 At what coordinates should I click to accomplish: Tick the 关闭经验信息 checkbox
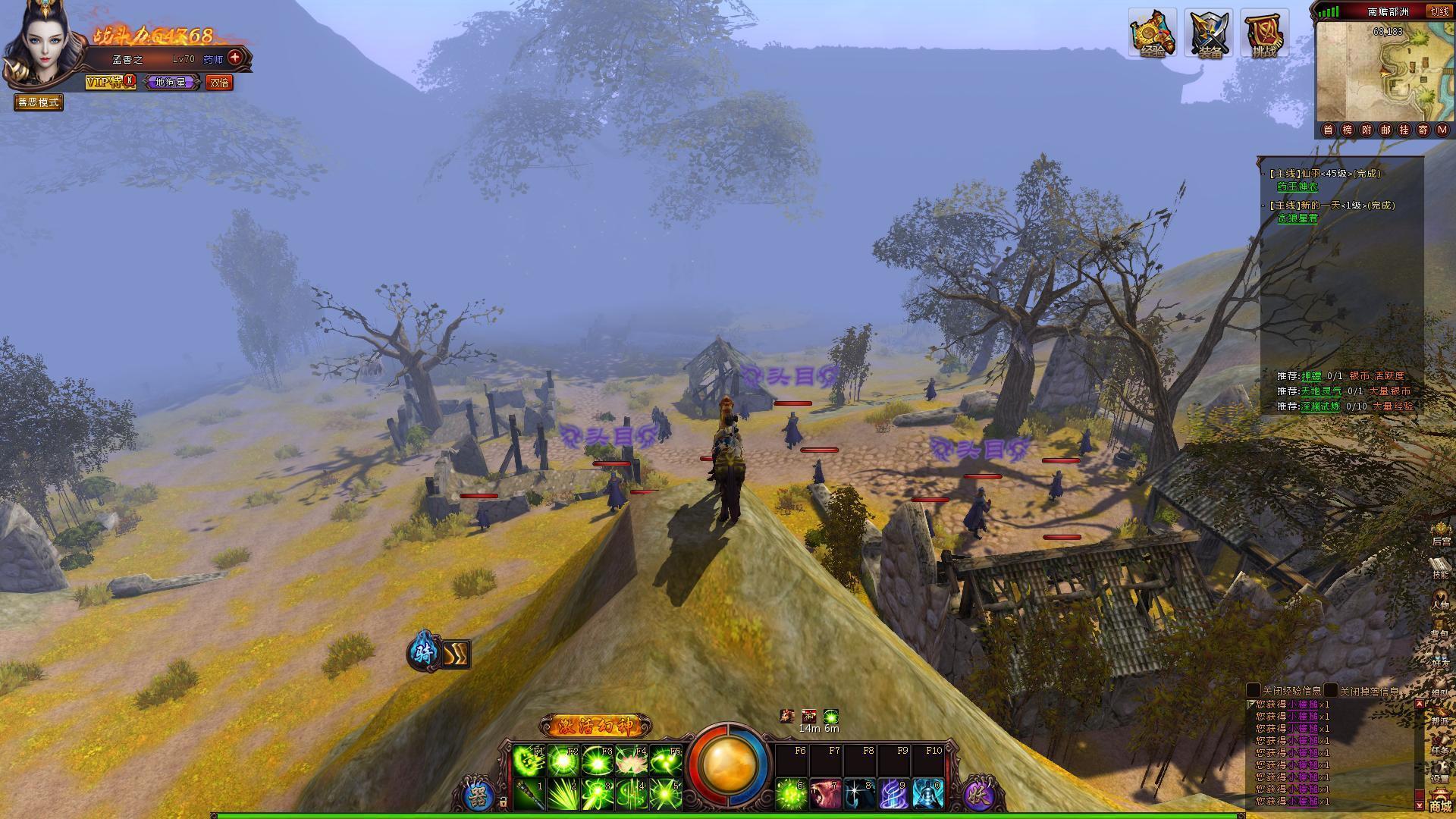(1254, 691)
